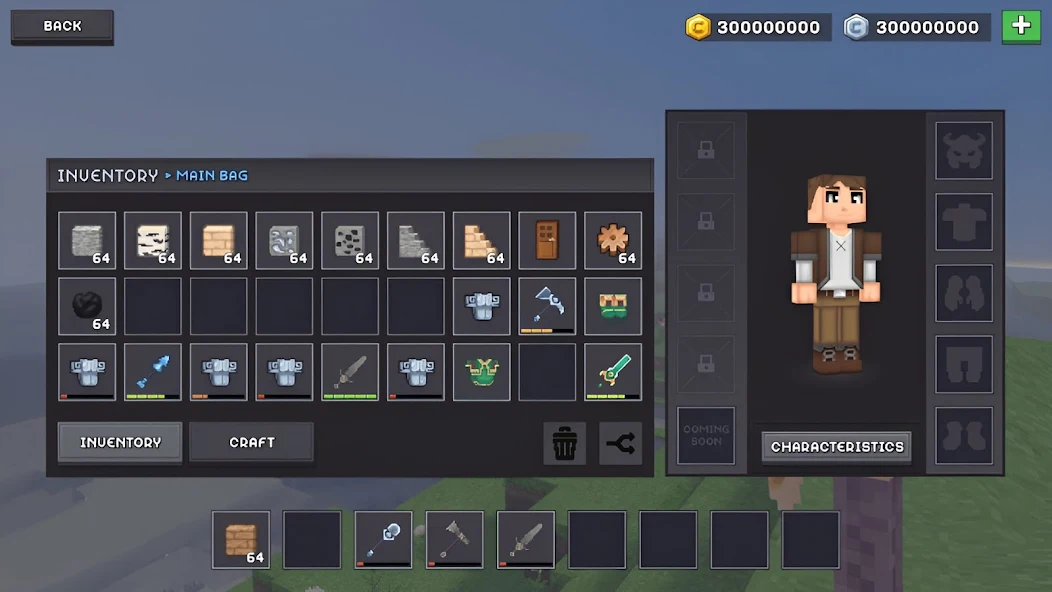1052x592 pixels.
Task: Select the magic staff hotbar slot
Action: tap(384, 540)
